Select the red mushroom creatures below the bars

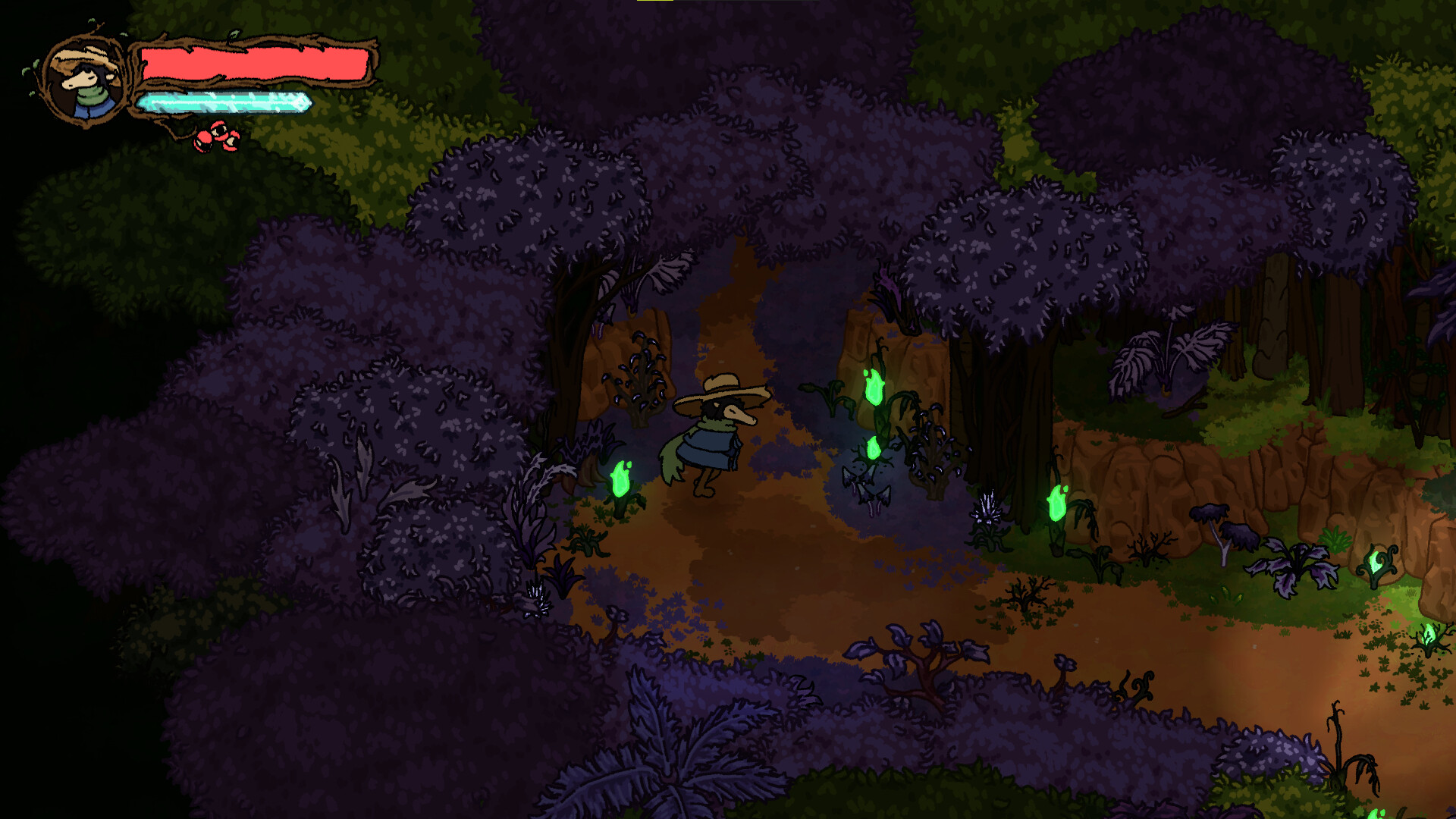click(x=216, y=136)
